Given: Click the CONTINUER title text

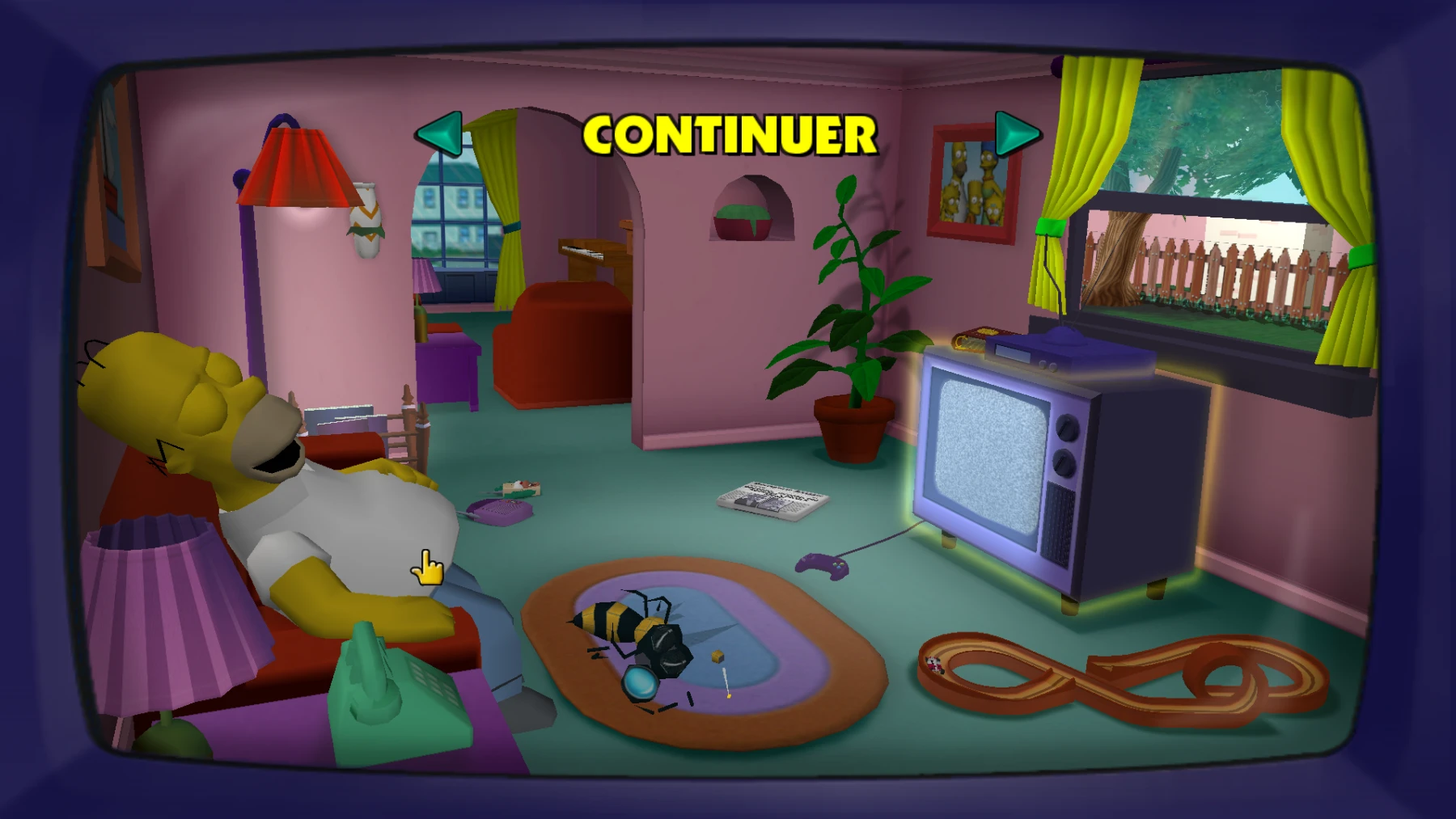Looking at the screenshot, I should (728, 136).
